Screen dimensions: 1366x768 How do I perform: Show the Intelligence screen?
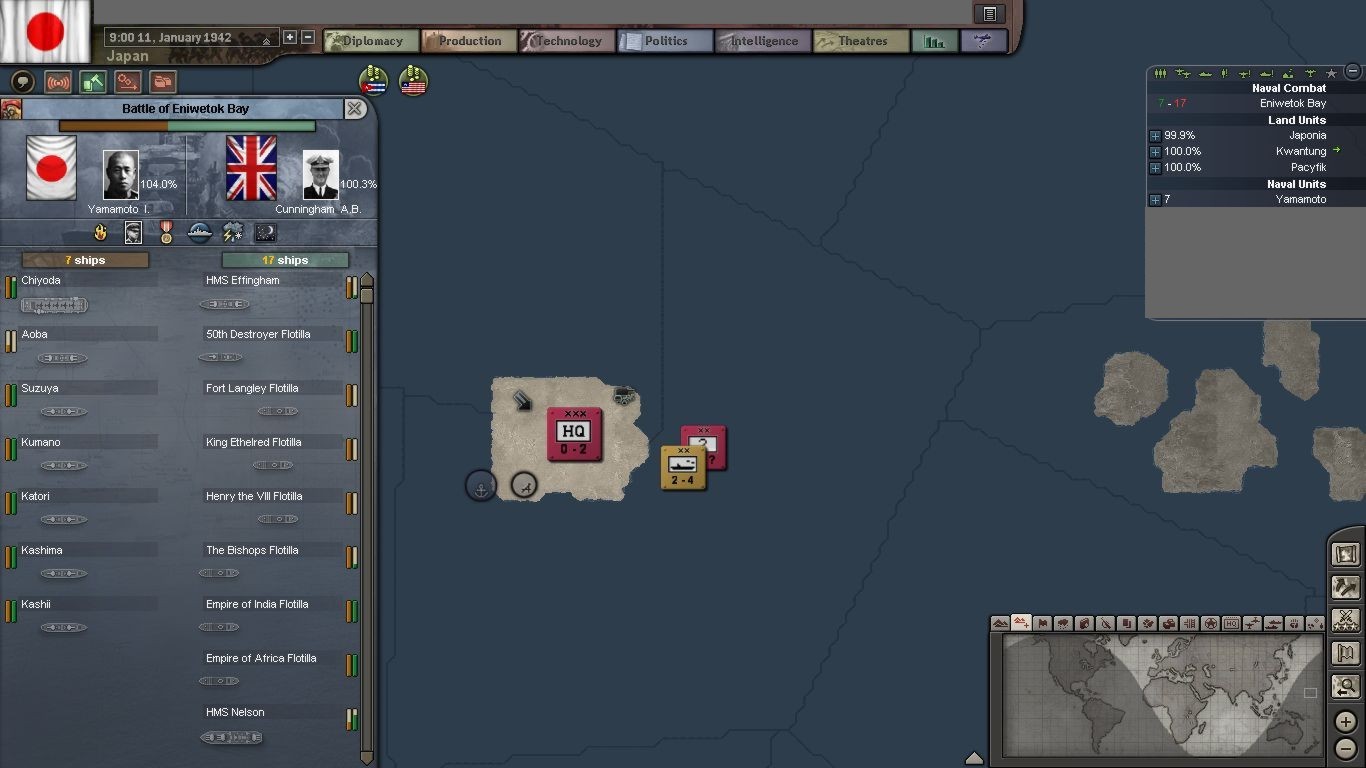(762, 41)
